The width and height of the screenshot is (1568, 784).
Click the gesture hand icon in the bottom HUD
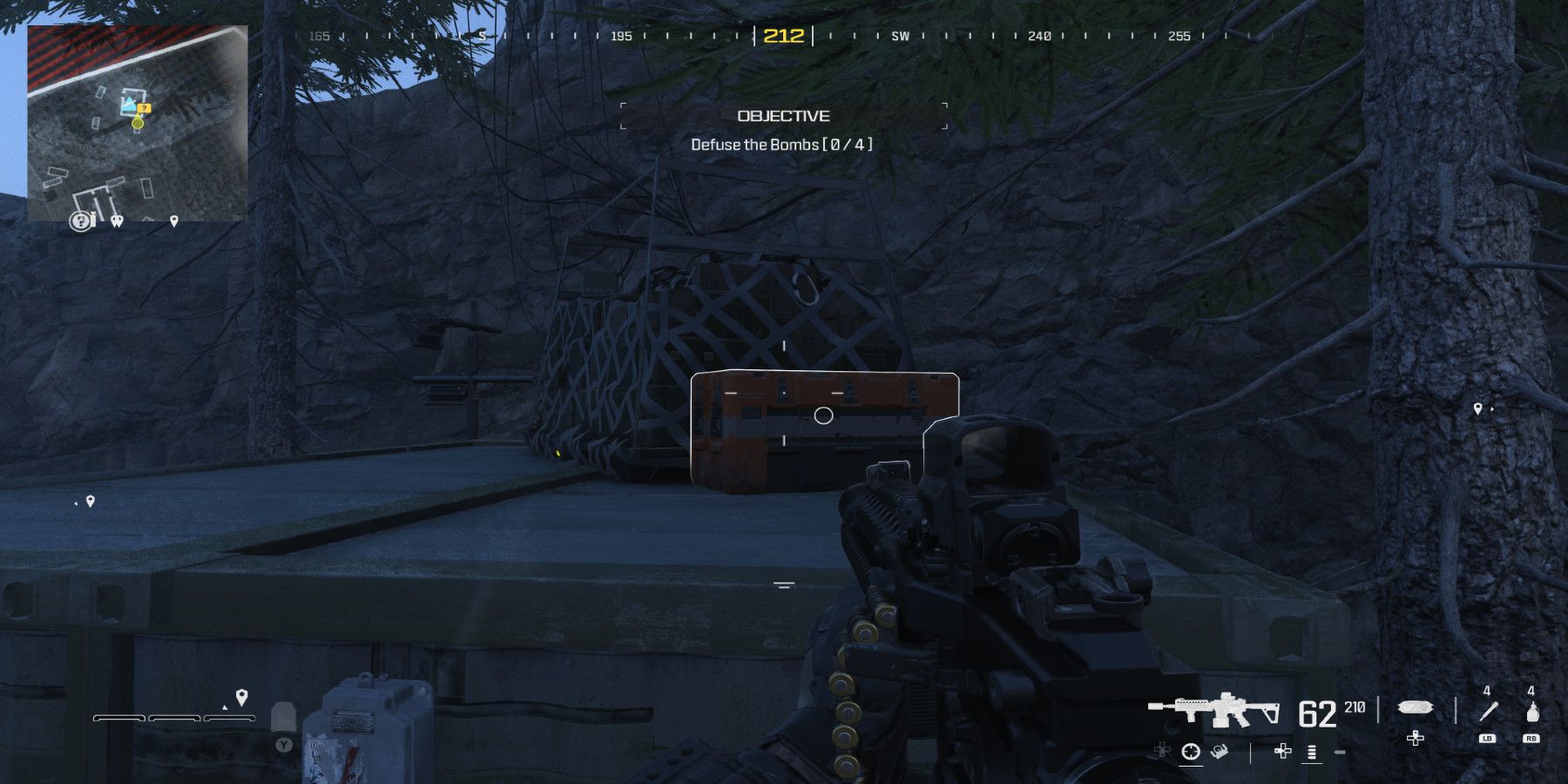pos(1220,751)
